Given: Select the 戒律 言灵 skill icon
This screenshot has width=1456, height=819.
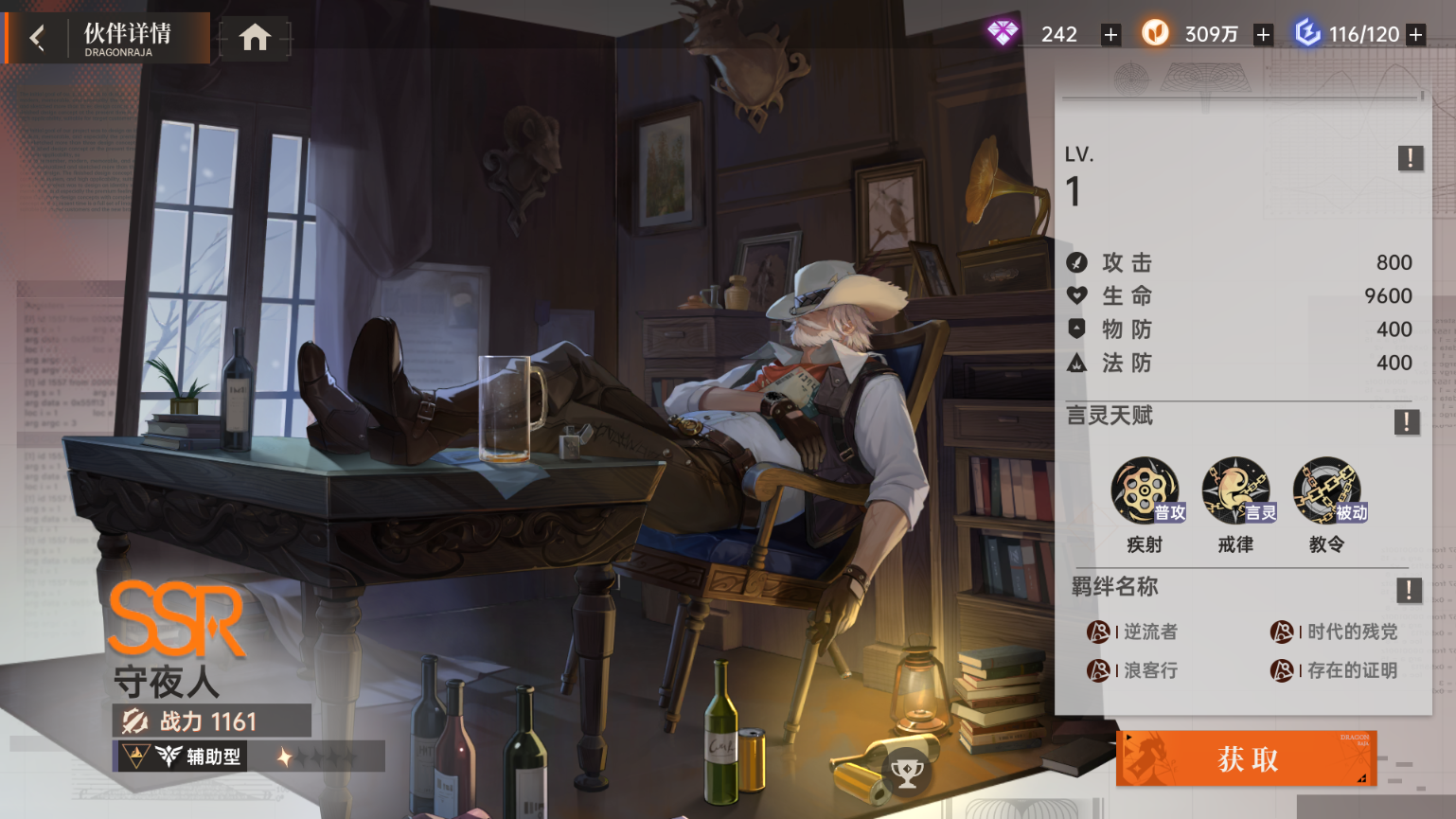Looking at the screenshot, I should (x=1236, y=490).
